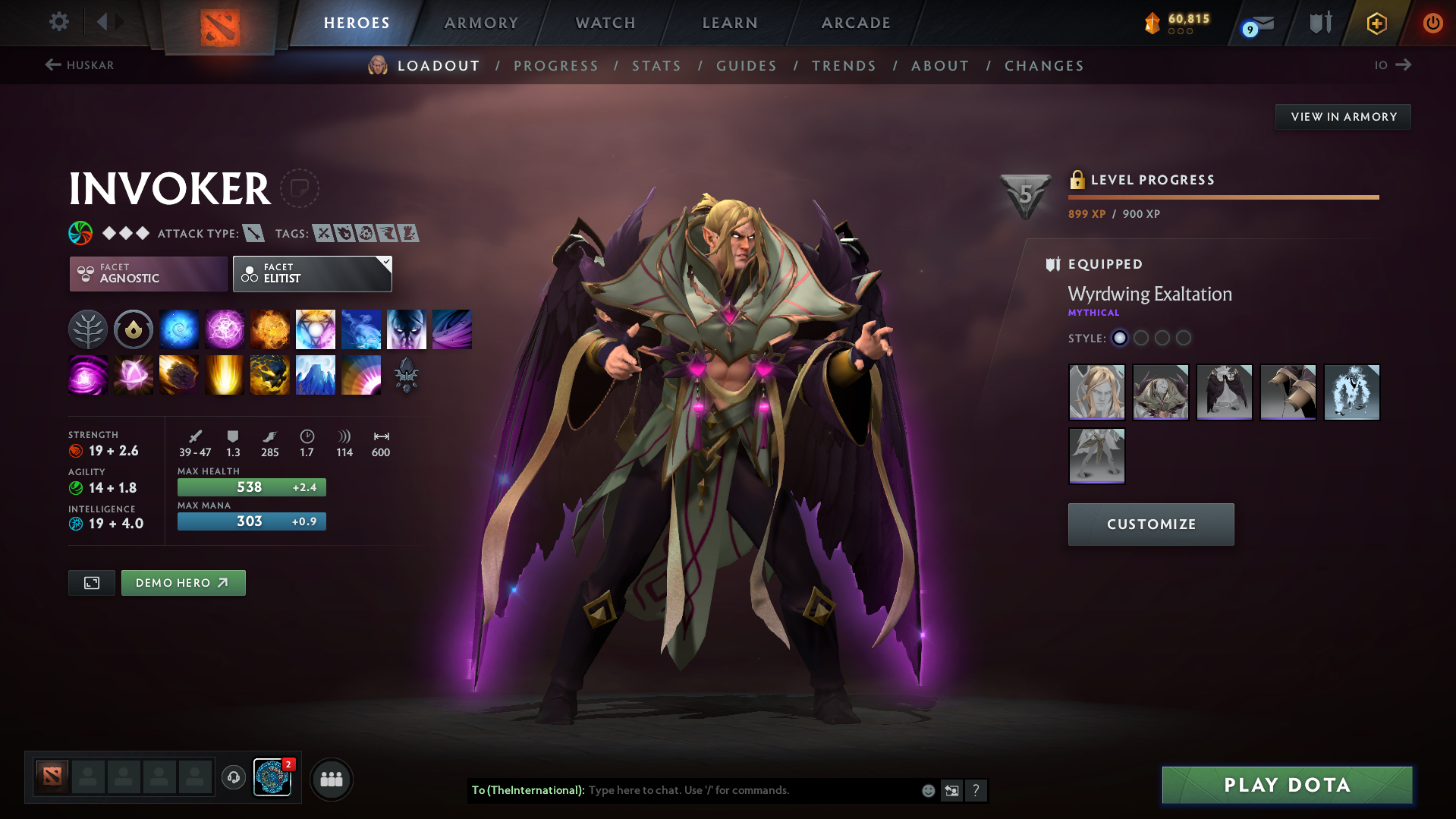Open the talent tree icon

(x=88, y=329)
